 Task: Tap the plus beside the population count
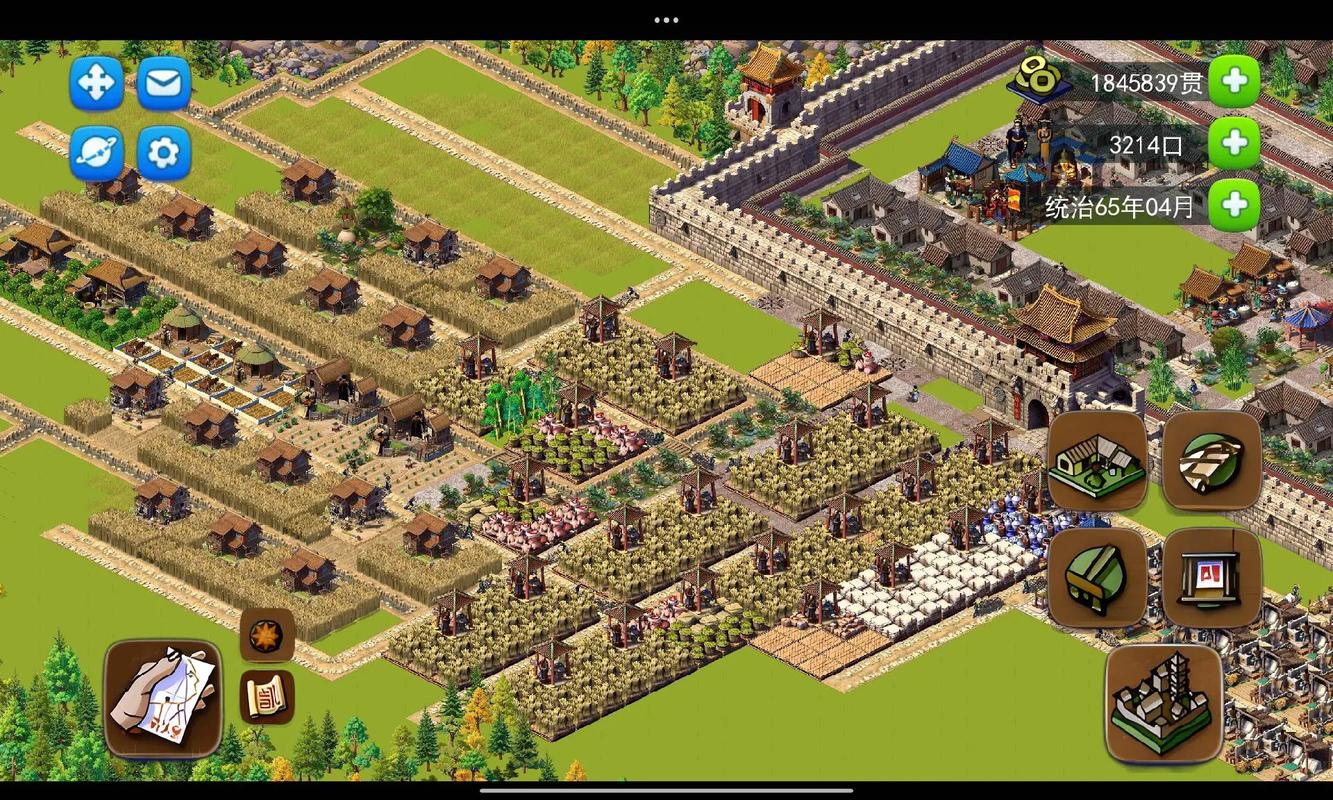click(1234, 144)
